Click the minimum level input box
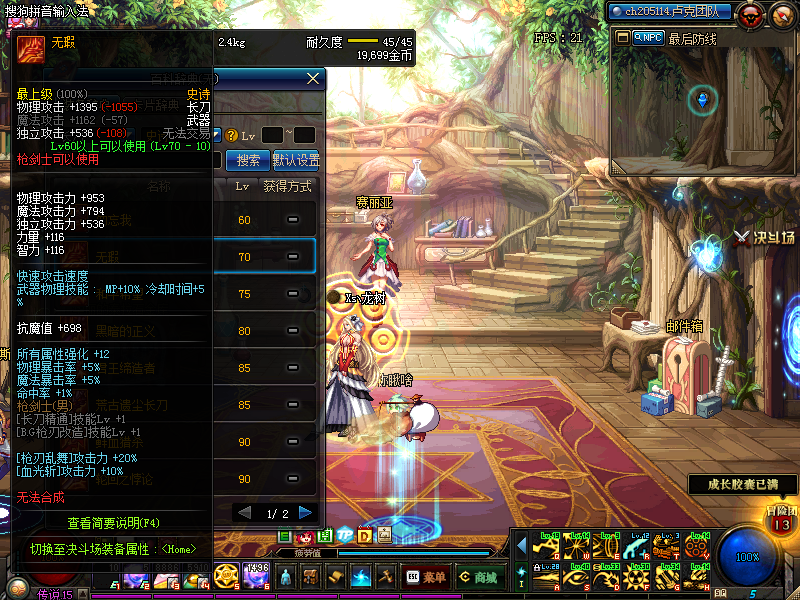Image resolution: width=800 pixels, height=600 pixels. tap(271, 135)
